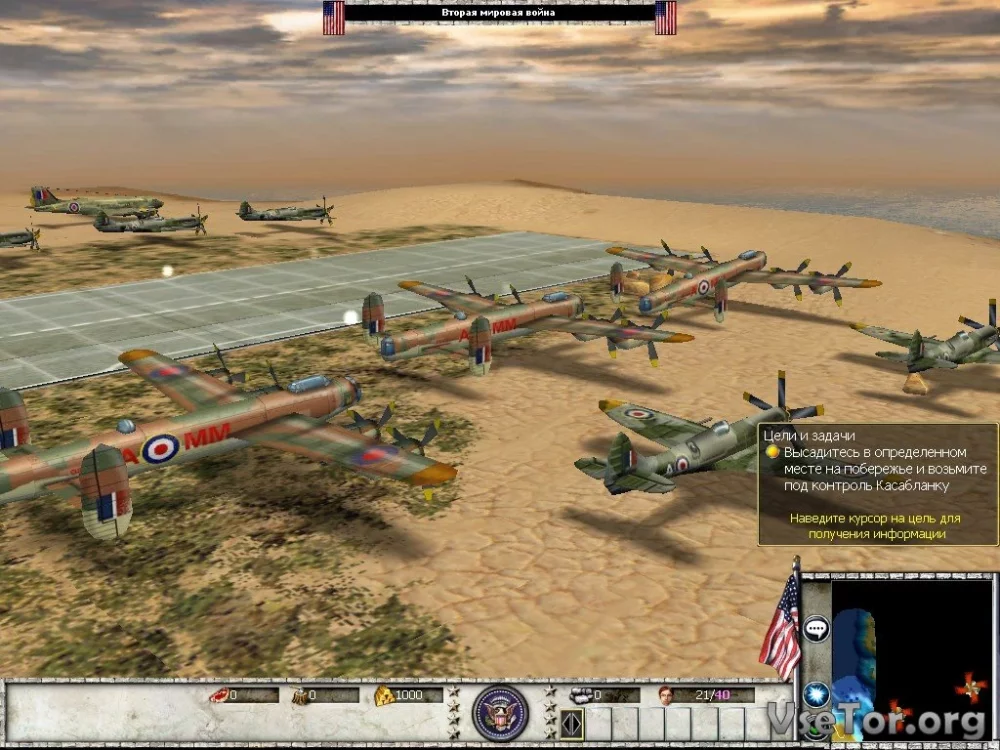Activate the blue starburst signal button
The width and height of the screenshot is (1000, 750).
pos(817,693)
